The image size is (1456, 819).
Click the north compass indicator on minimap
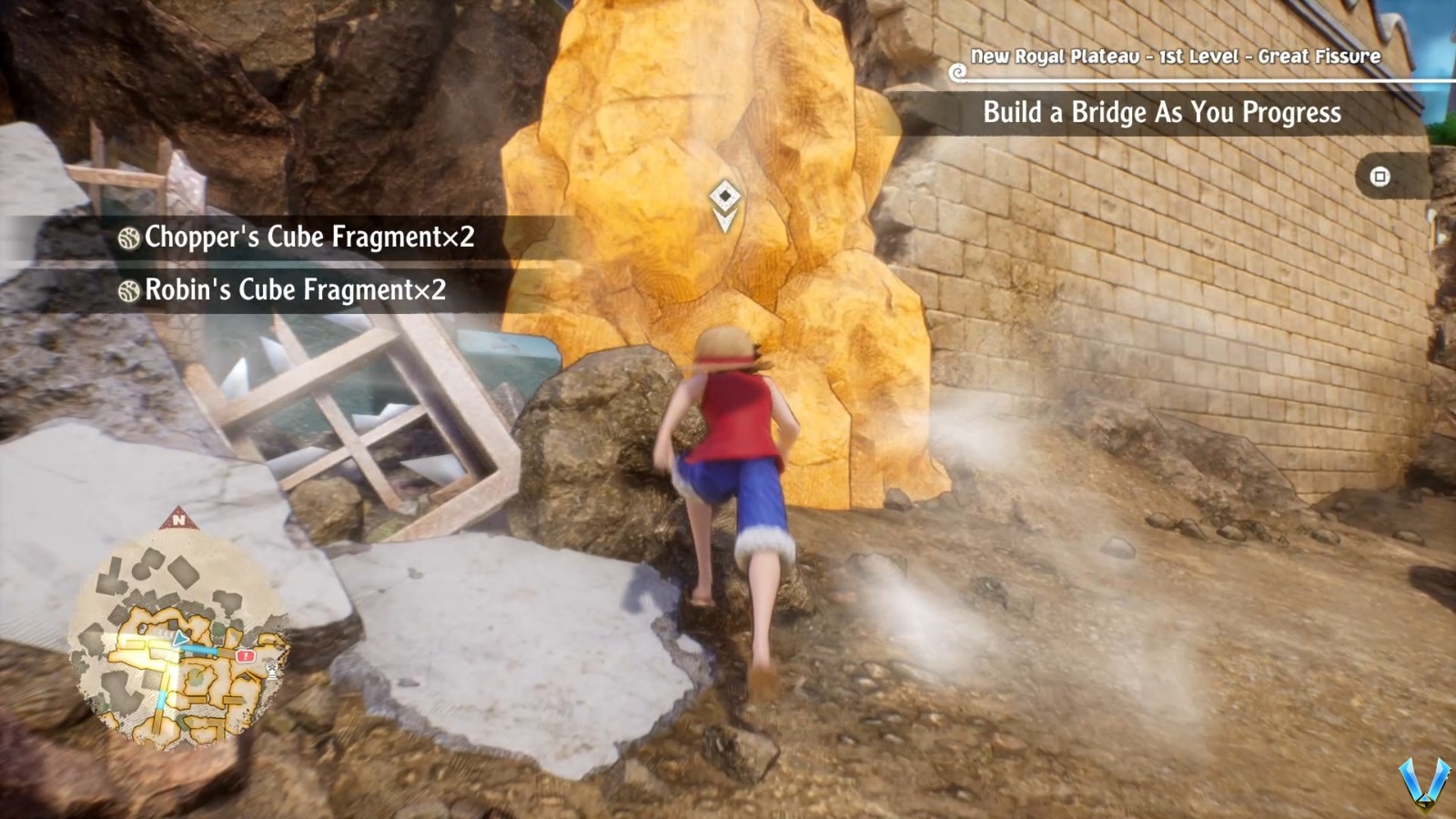pos(178,520)
